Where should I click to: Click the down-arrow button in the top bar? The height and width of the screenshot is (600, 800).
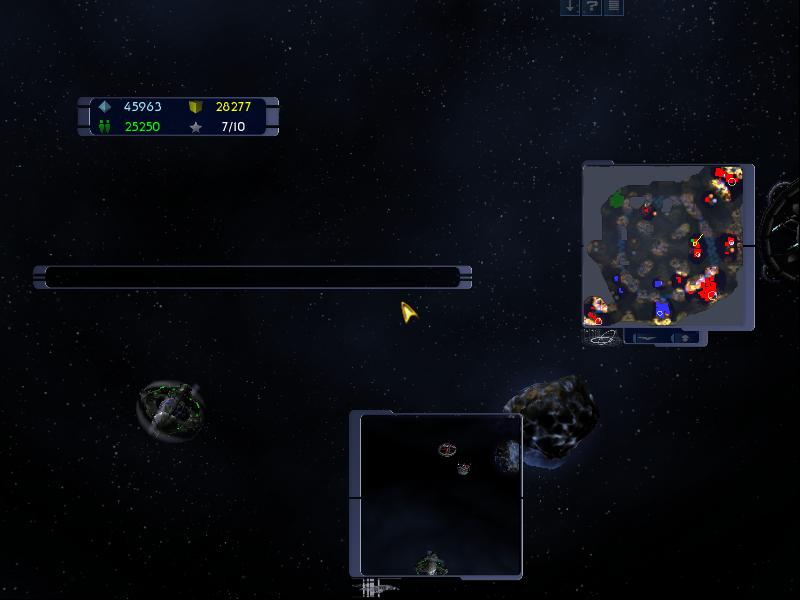pyautogui.click(x=571, y=7)
